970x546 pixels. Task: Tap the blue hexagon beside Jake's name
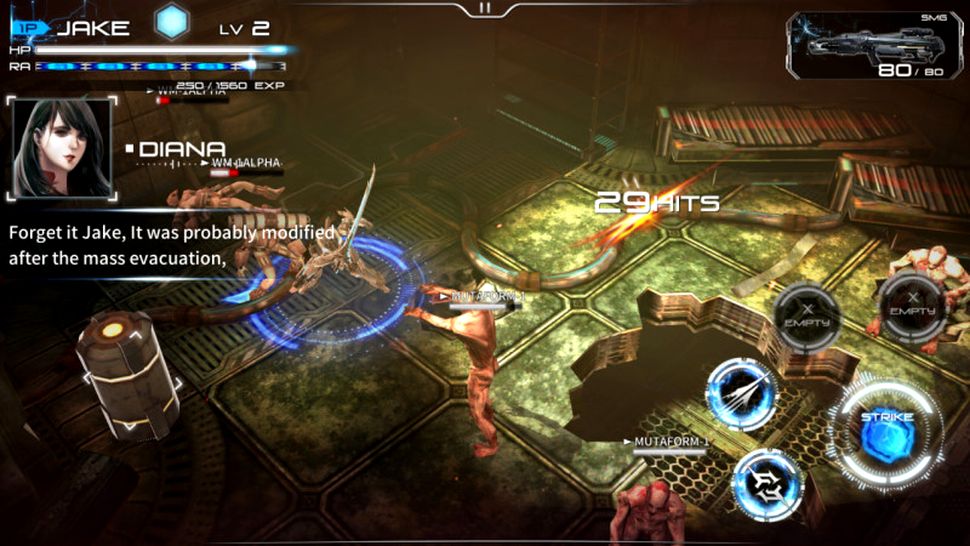pos(172,24)
